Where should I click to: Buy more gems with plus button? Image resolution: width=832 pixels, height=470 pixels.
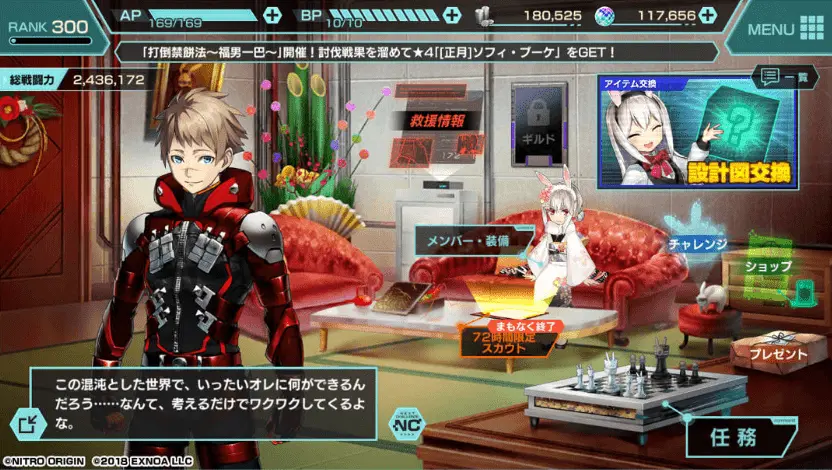point(709,15)
